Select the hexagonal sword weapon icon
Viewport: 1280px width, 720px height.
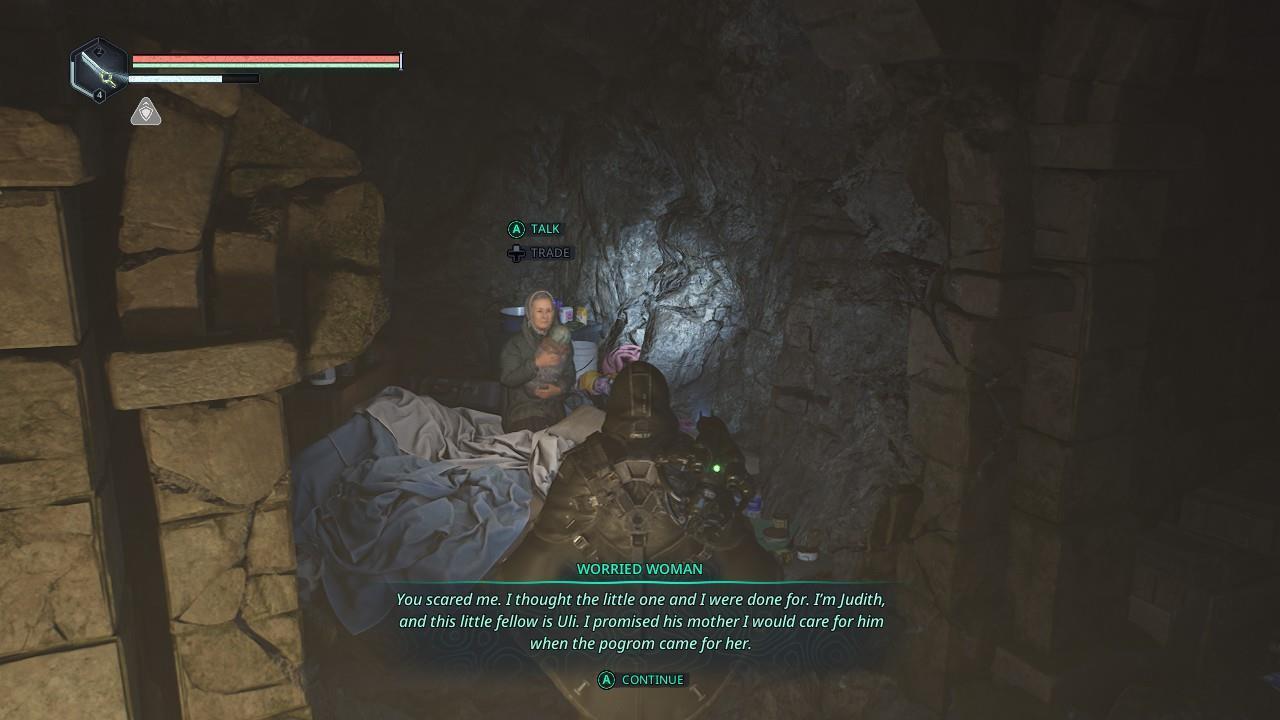click(98, 68)
